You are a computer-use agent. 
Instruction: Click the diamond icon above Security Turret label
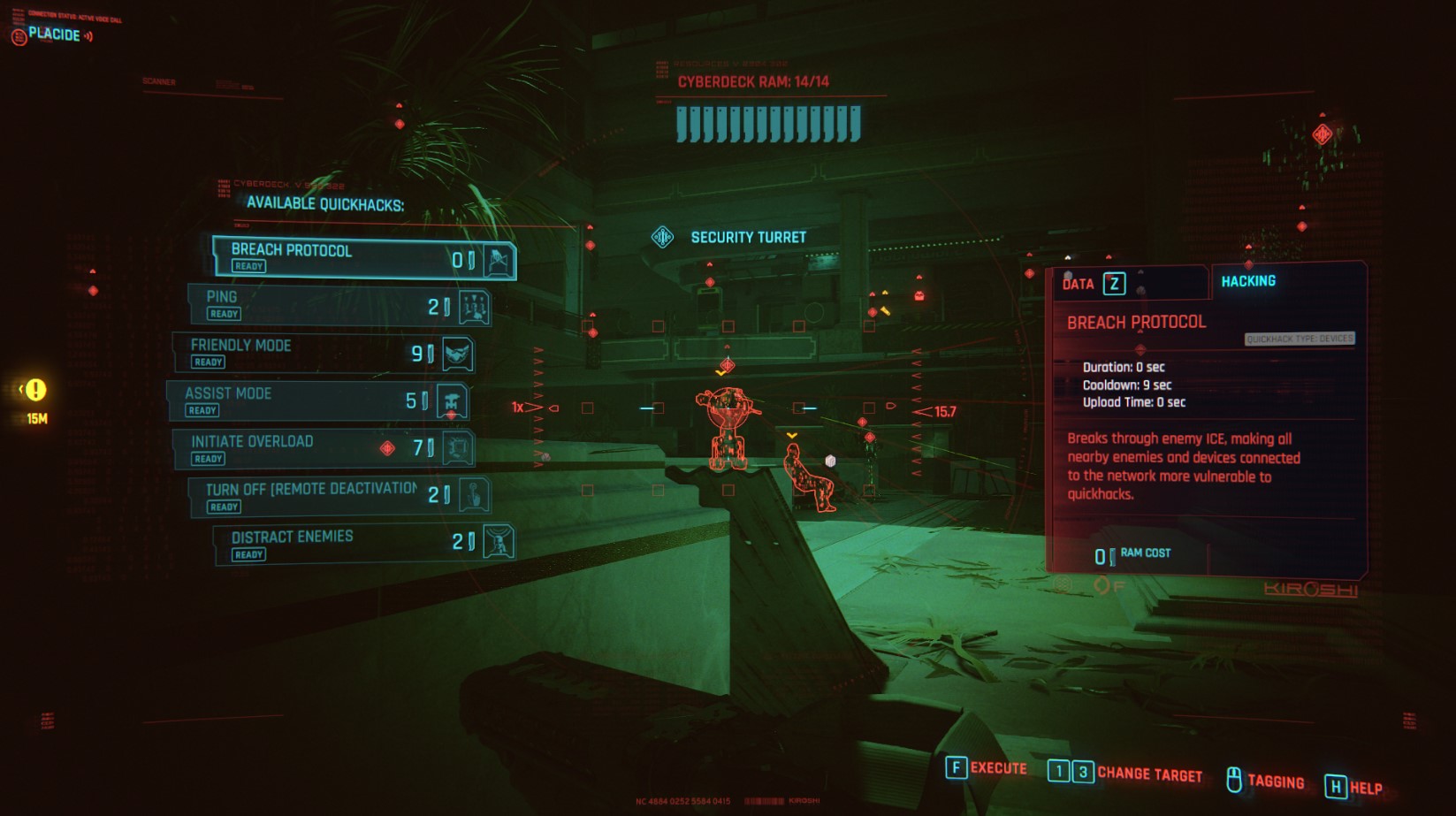click(665, 237)
